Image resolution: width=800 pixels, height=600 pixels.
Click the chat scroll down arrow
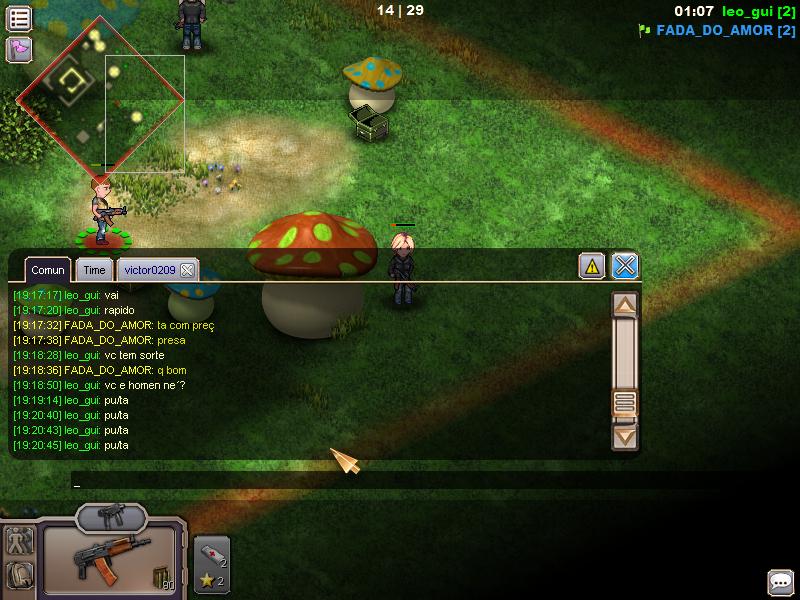pos(625,436)
